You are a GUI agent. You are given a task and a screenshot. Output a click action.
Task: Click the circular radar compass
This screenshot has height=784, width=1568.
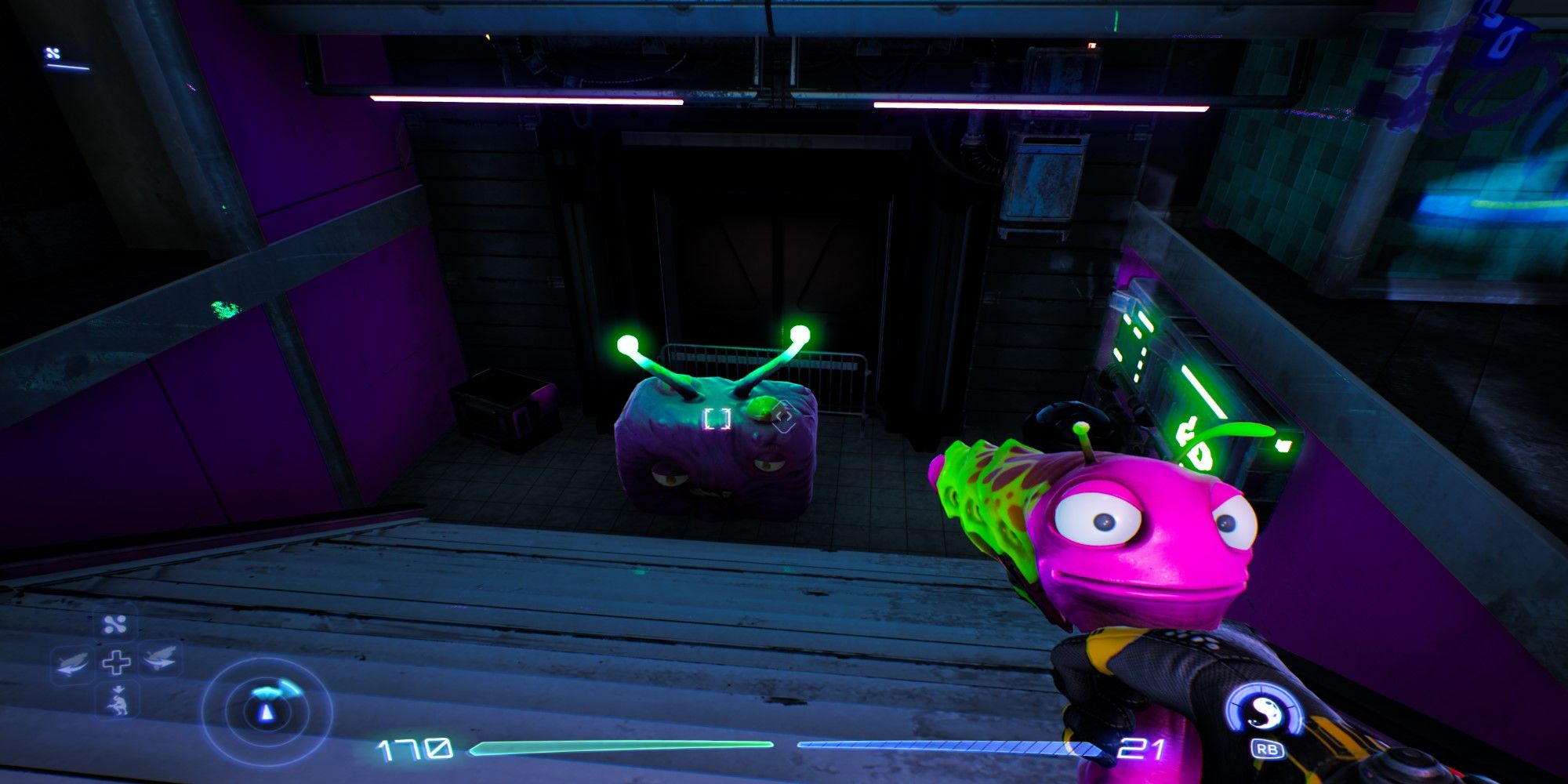(x=267, y=712)
